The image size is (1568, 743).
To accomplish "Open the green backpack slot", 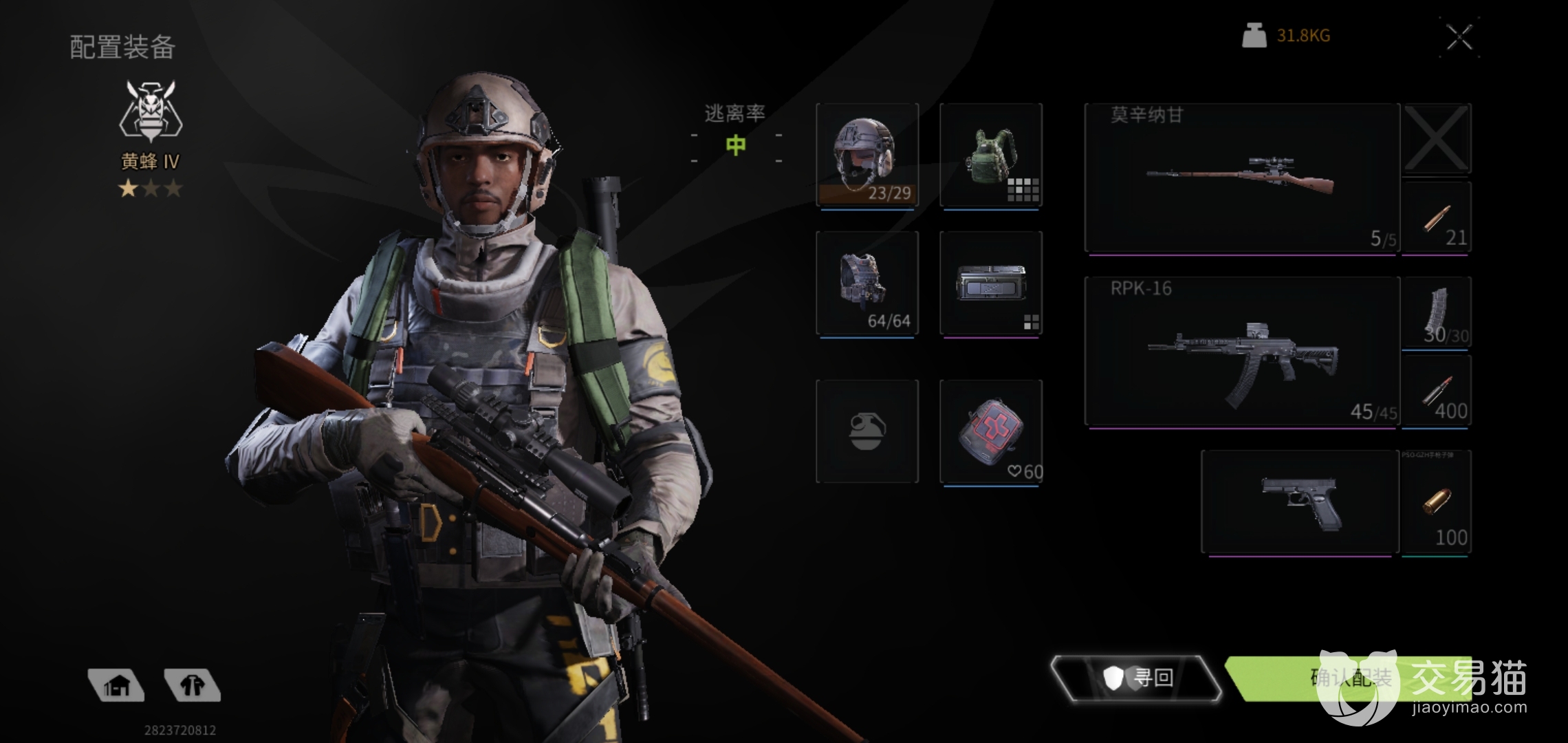I will point(990,155).
